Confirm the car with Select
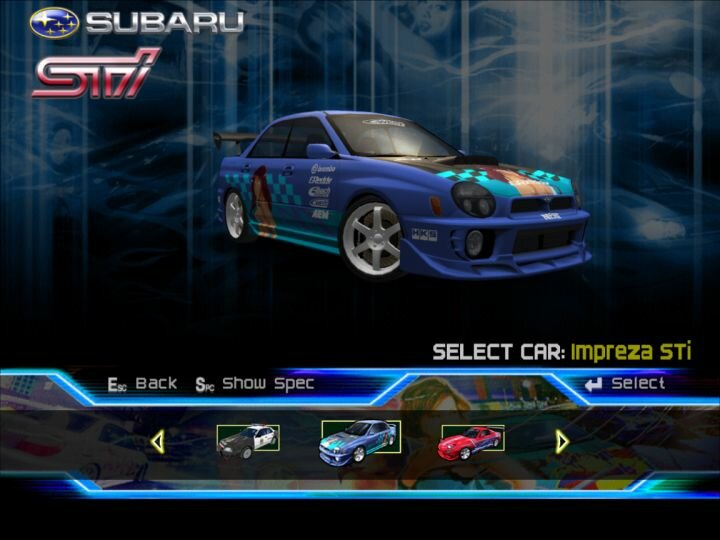The width and height of the screenshot is (720, 540). 626,383
